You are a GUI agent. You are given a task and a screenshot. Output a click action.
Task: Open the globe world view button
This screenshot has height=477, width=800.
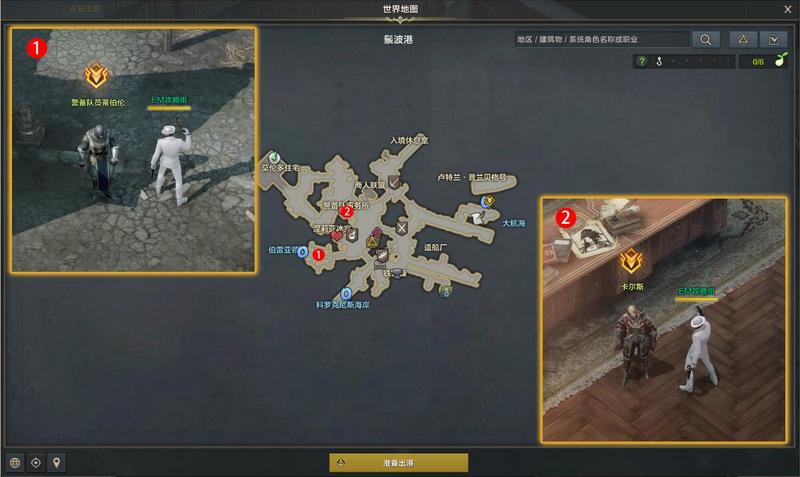[15, 462]
